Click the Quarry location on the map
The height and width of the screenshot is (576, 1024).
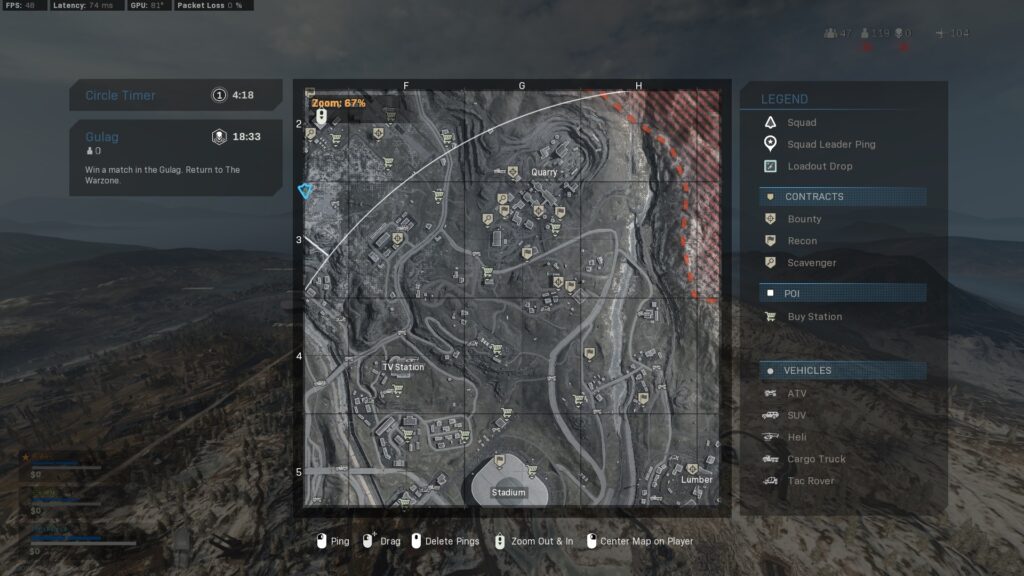[x=544, y=172]
